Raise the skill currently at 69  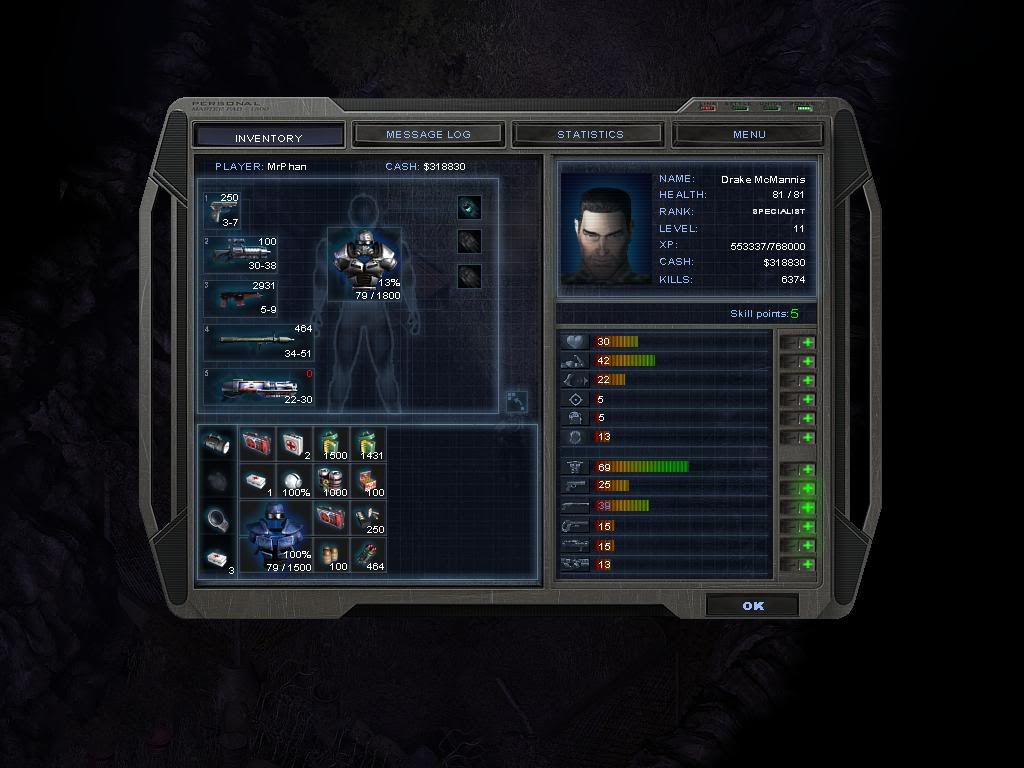pos(807,469)
